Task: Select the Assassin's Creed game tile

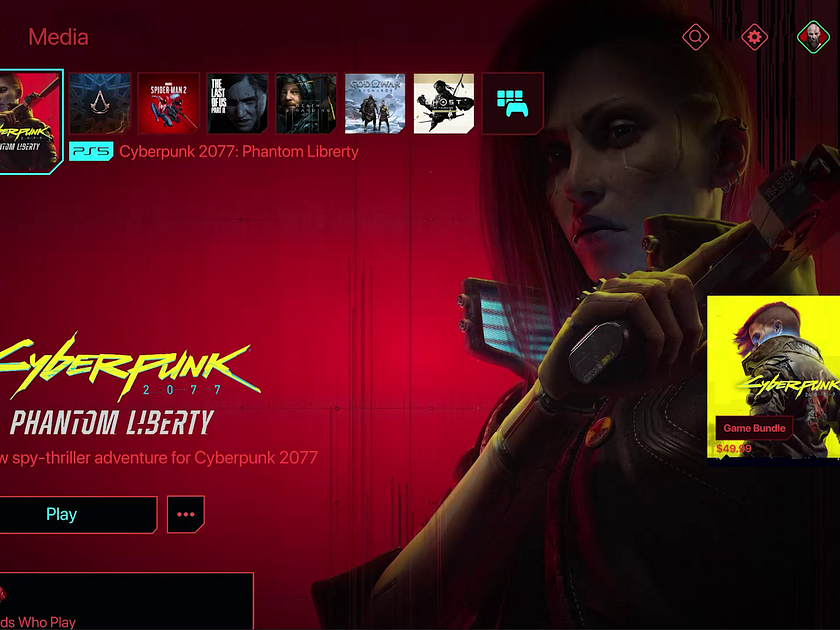Action: (x=100, y=103)
